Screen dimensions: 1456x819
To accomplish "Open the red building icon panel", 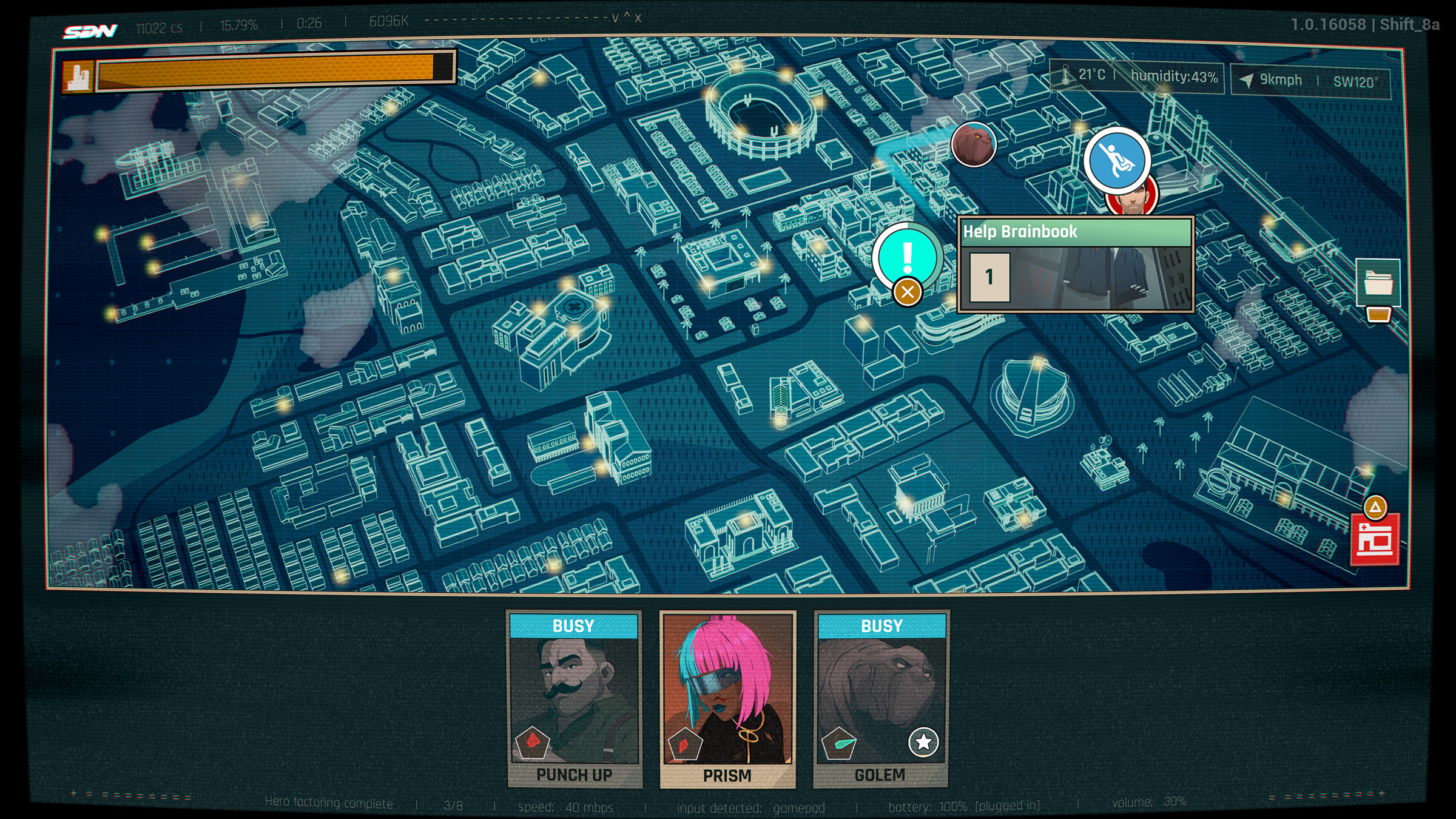I will (x=1375, y=539).
